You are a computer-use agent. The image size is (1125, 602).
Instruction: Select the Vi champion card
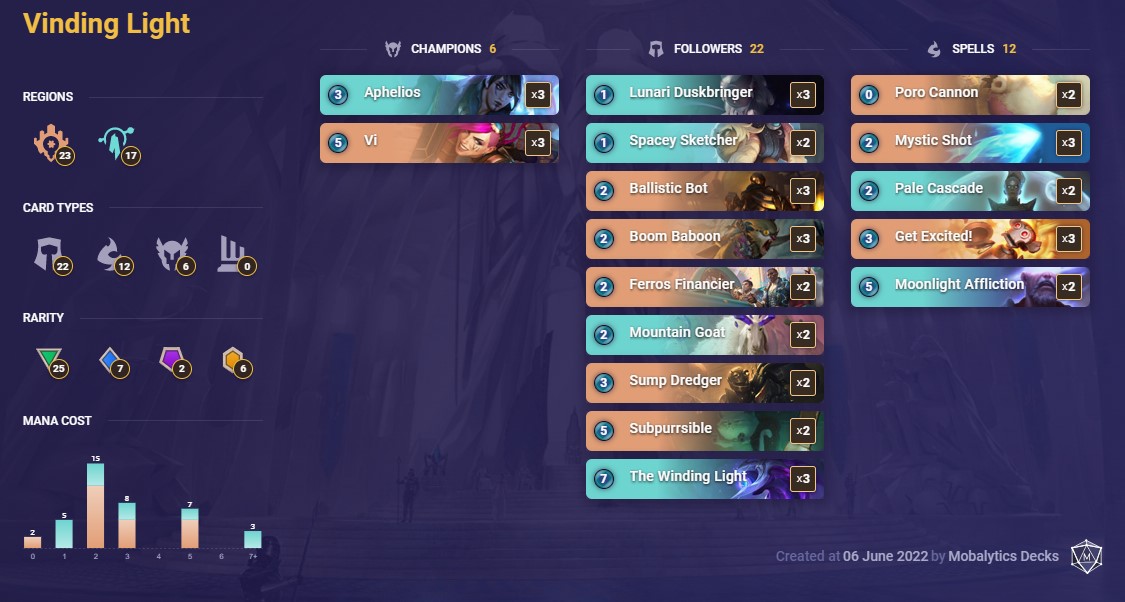pyautogui.click(x=438, y=143)
